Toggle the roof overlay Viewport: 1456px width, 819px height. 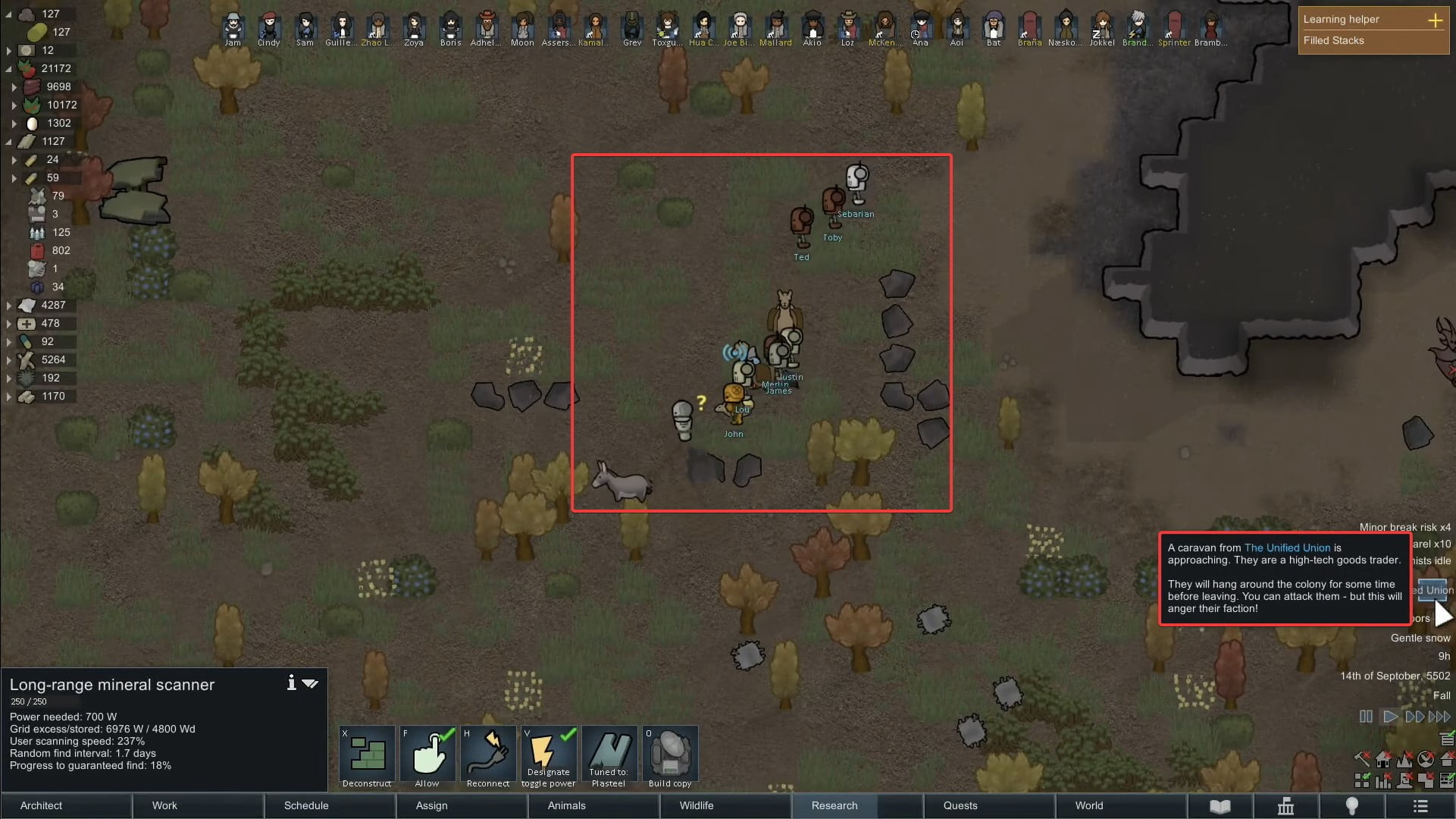(x=1446, y=758)
